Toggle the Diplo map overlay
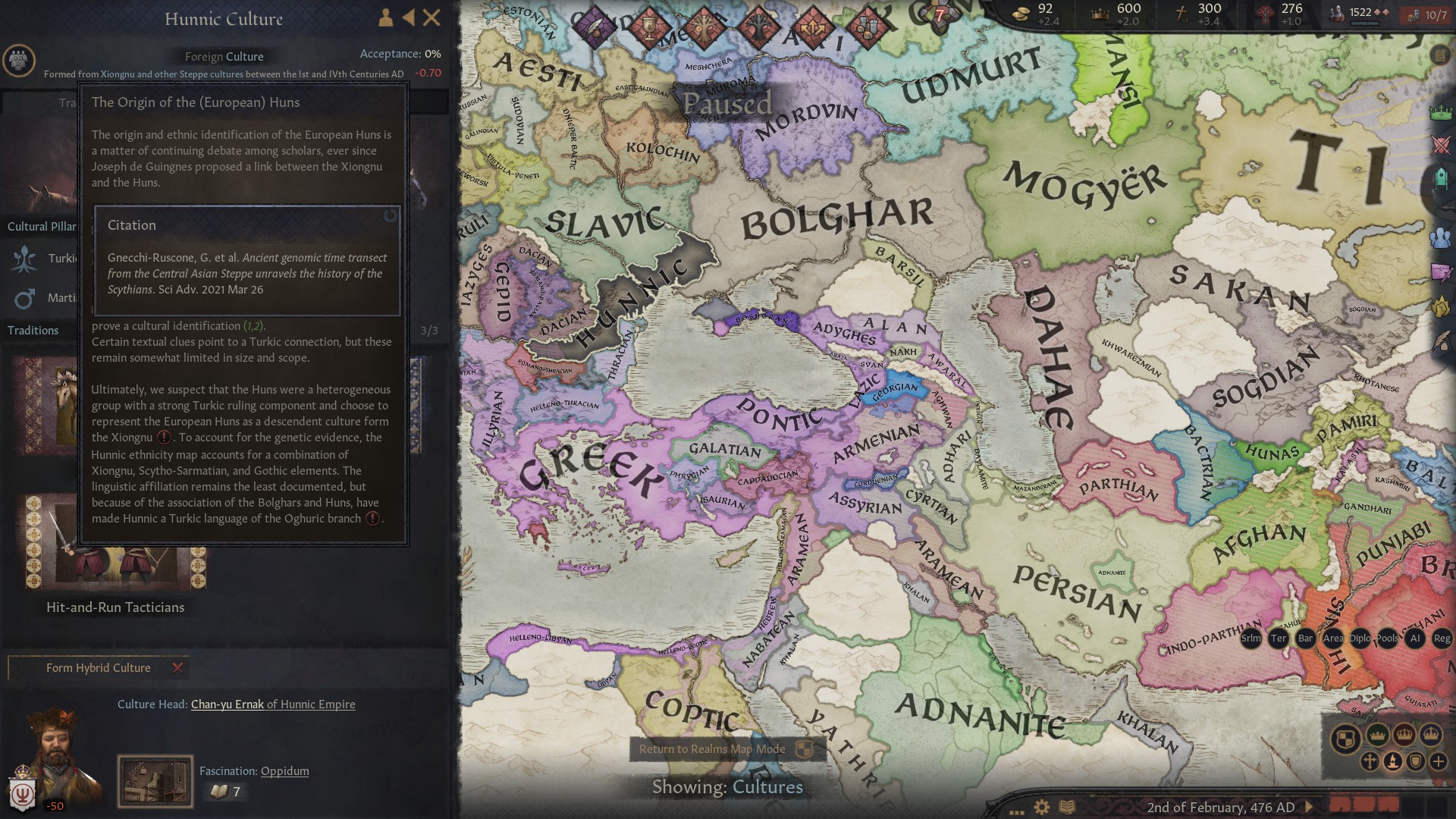 click(1360, 639)
